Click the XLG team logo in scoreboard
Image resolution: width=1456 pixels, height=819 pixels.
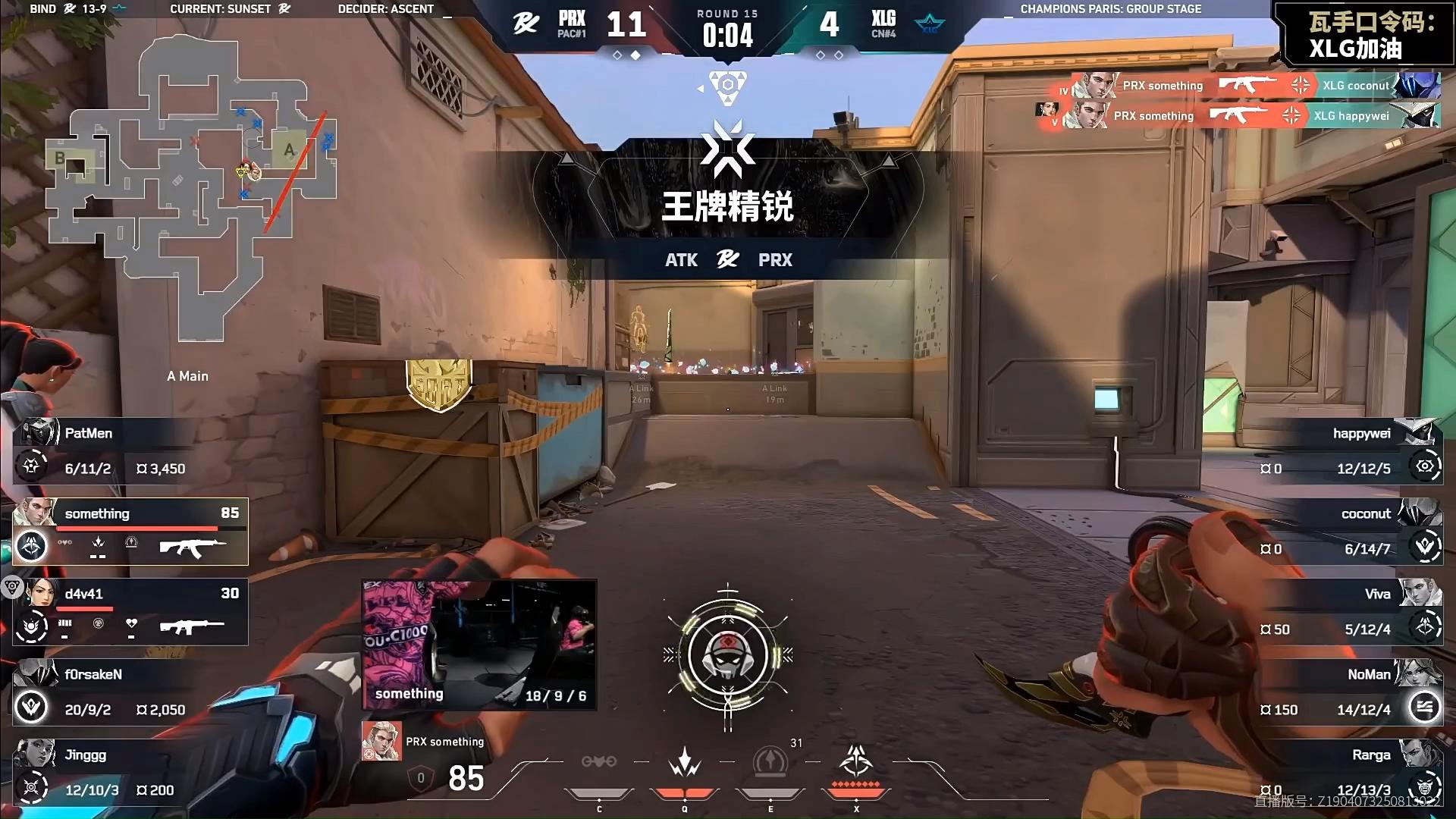(x=930, y=24)
